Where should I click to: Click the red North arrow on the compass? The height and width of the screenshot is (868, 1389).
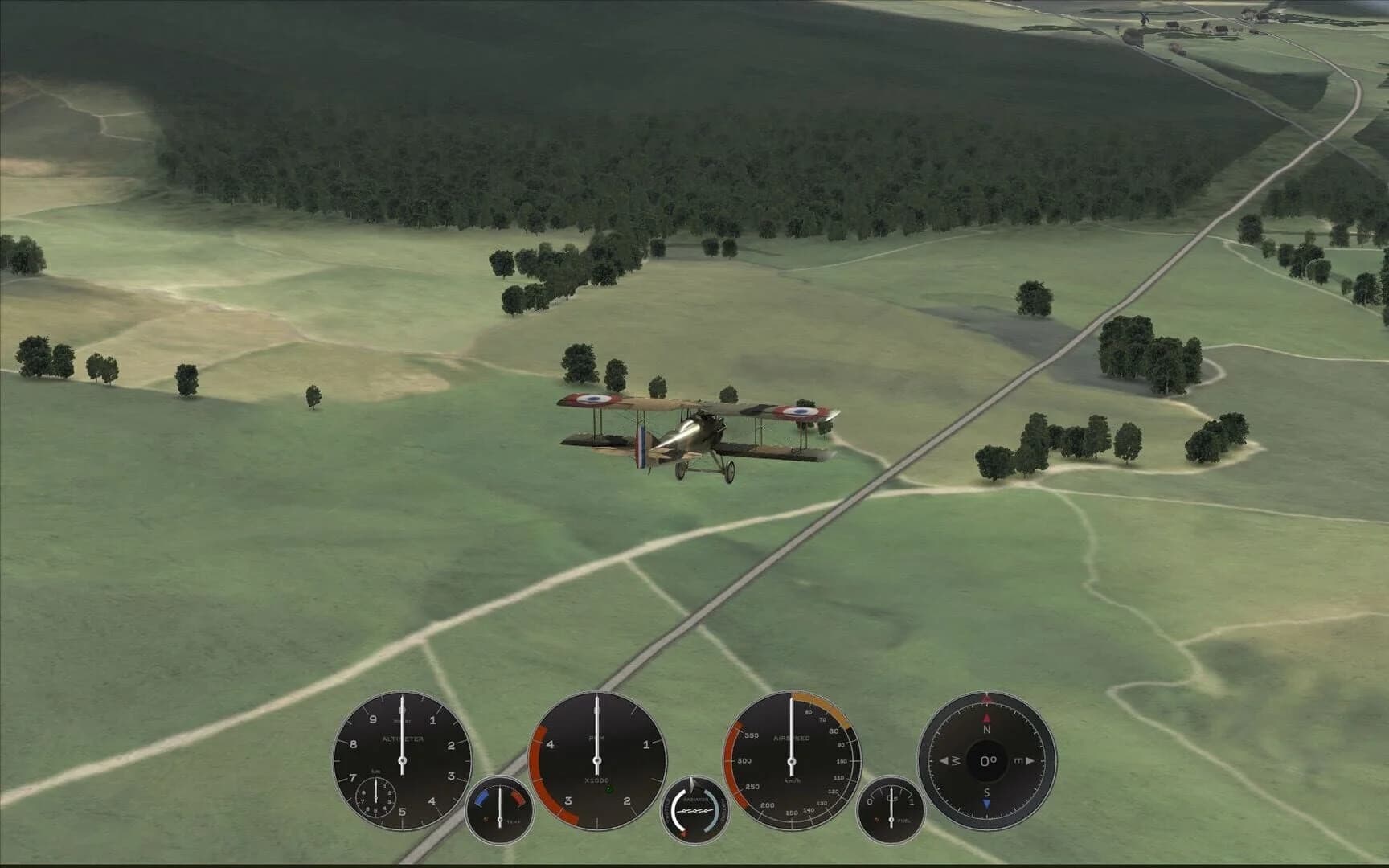[x=986, y=719]
